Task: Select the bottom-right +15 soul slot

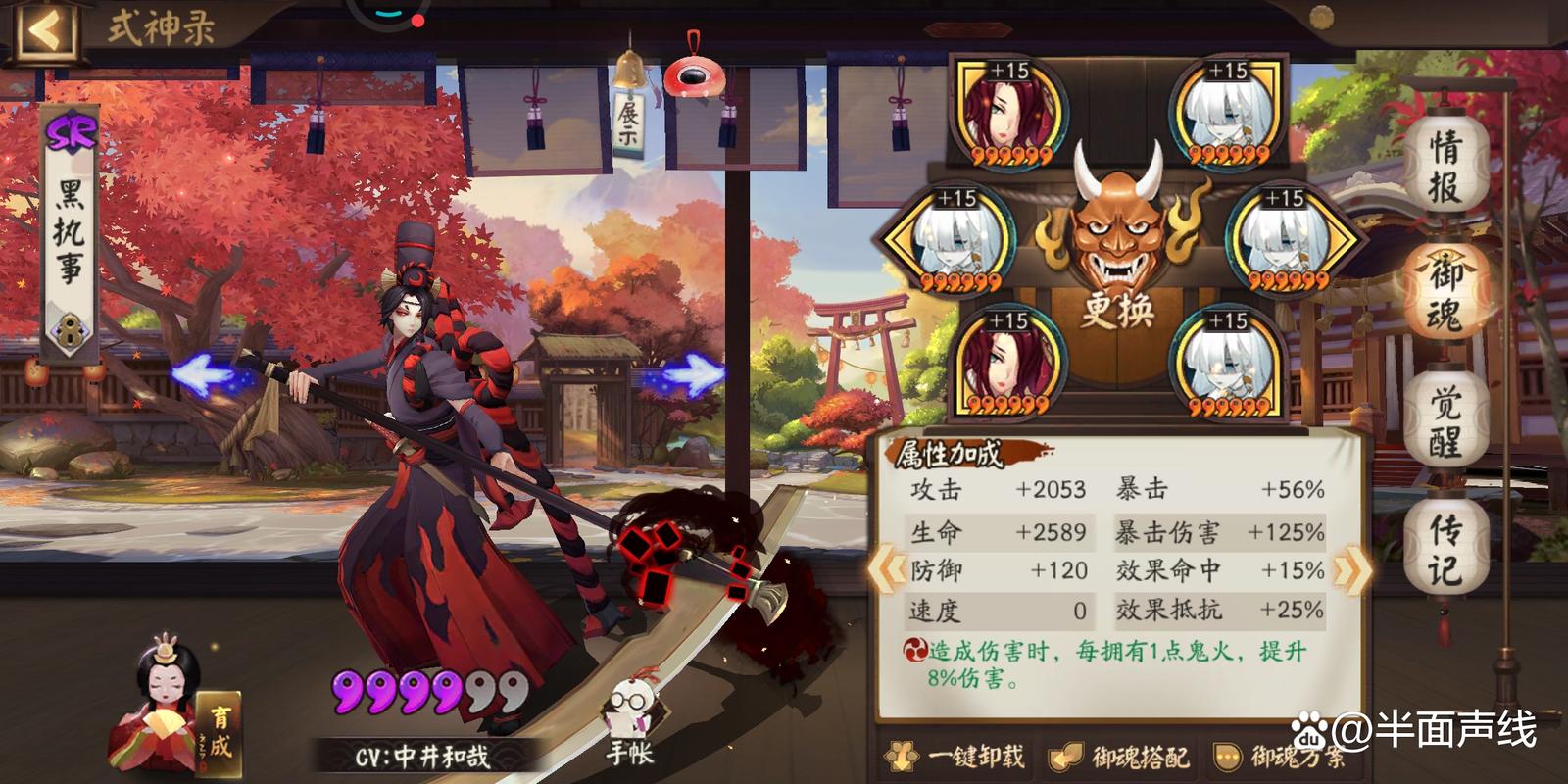Action: click(x=1225, y=363)
